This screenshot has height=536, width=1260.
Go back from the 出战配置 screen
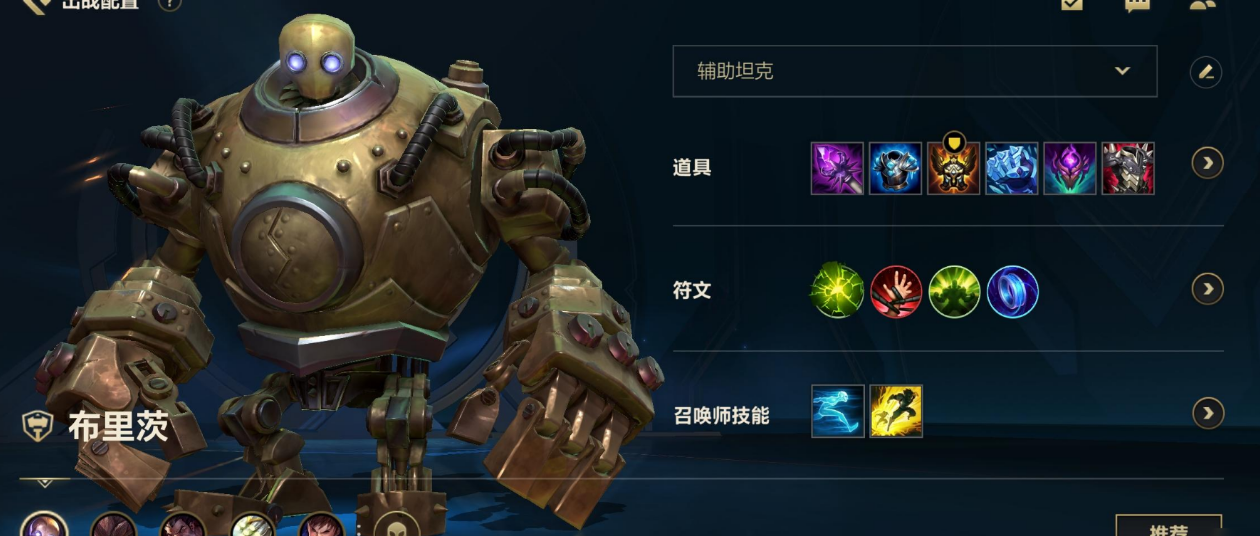37,5
